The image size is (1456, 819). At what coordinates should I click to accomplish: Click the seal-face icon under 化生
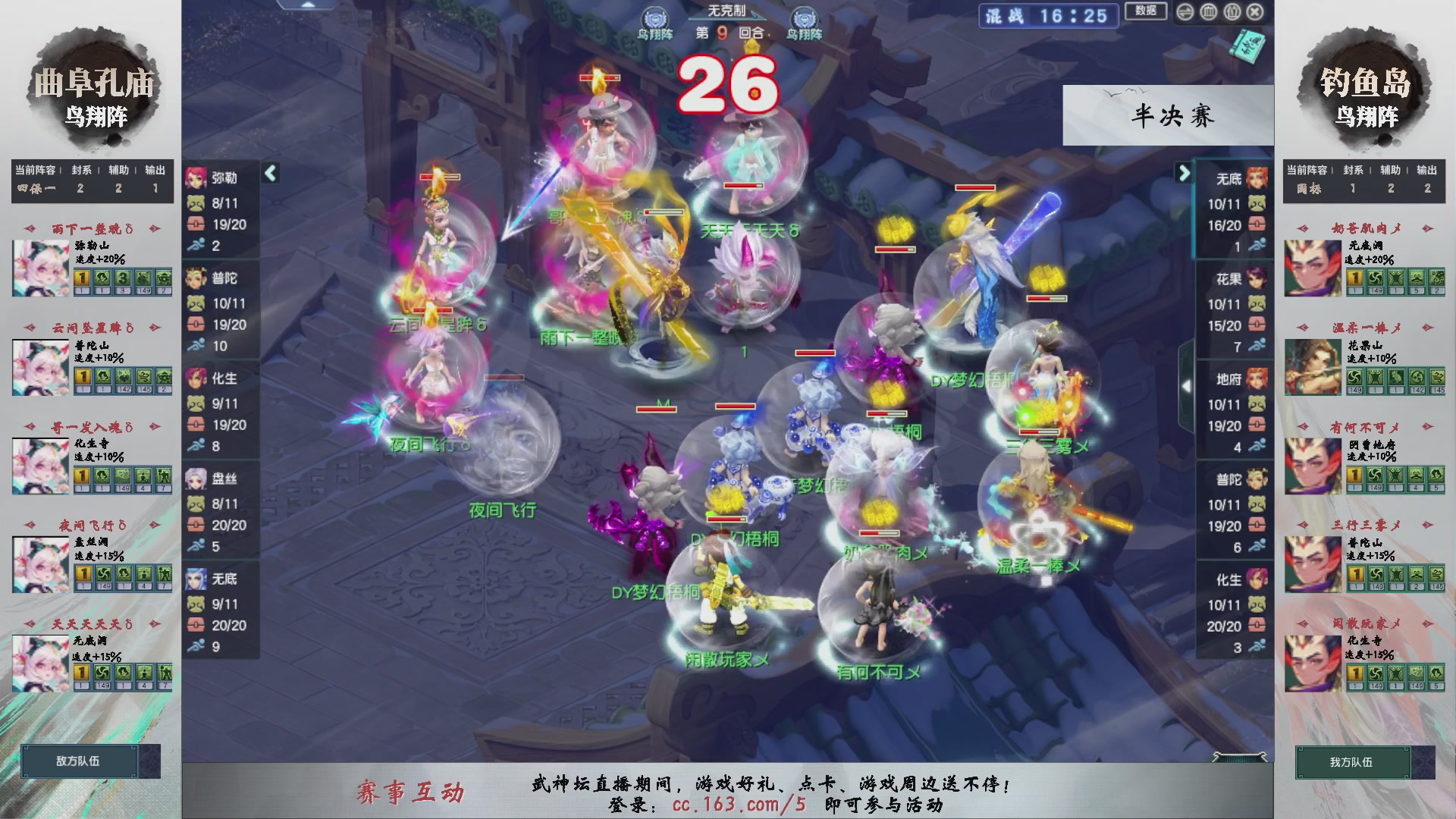(197, 402)
